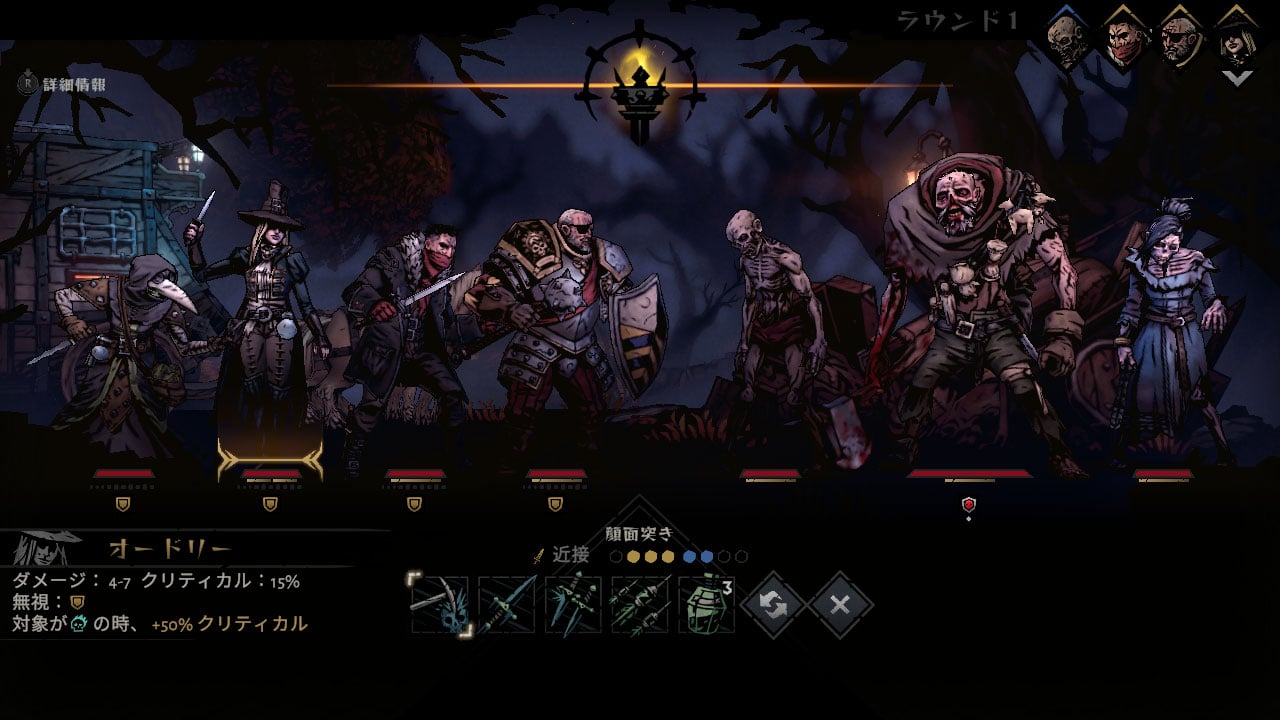Screen dimensions: 1280x720
Task: Use the poison darts skill
Action: (640, 605)
